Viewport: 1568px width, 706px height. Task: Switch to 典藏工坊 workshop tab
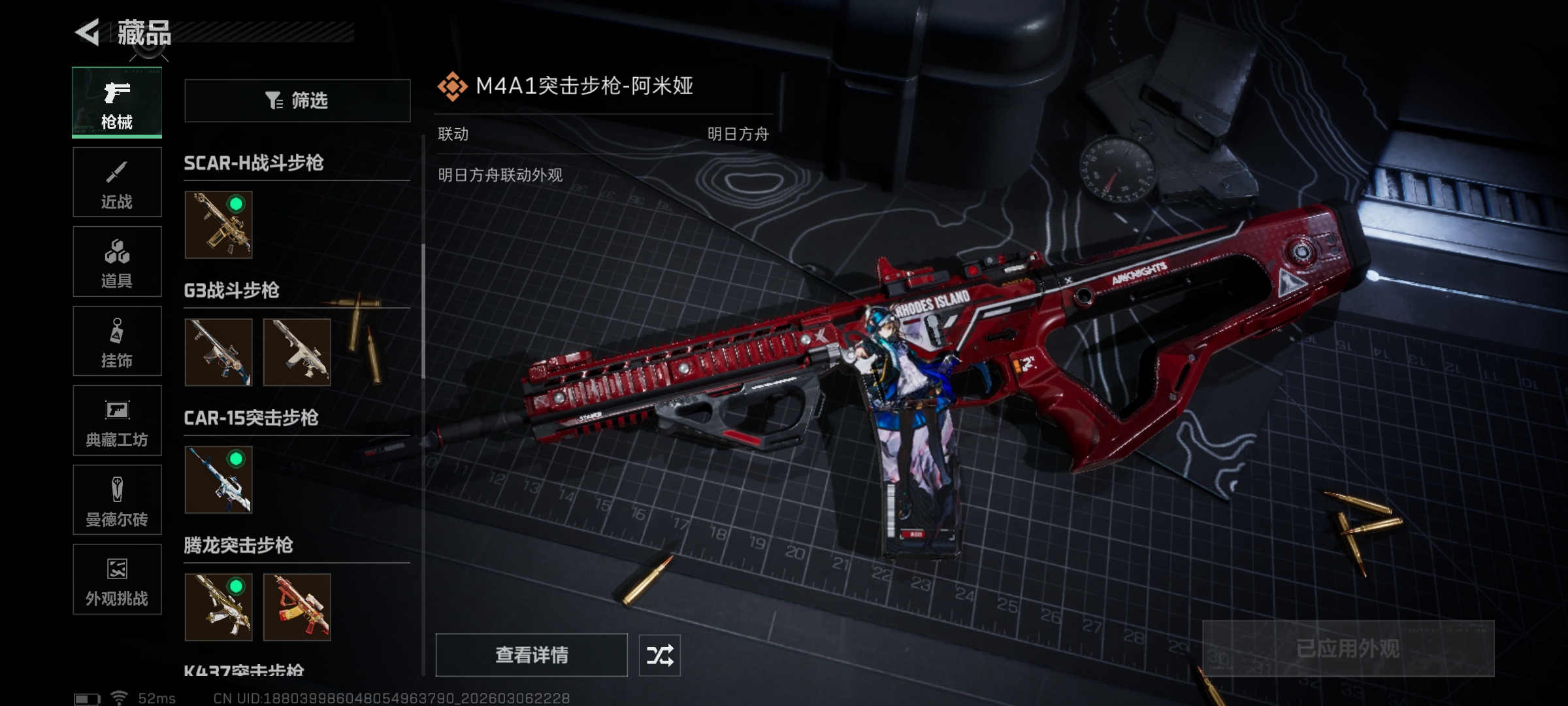tap(117, 420)
